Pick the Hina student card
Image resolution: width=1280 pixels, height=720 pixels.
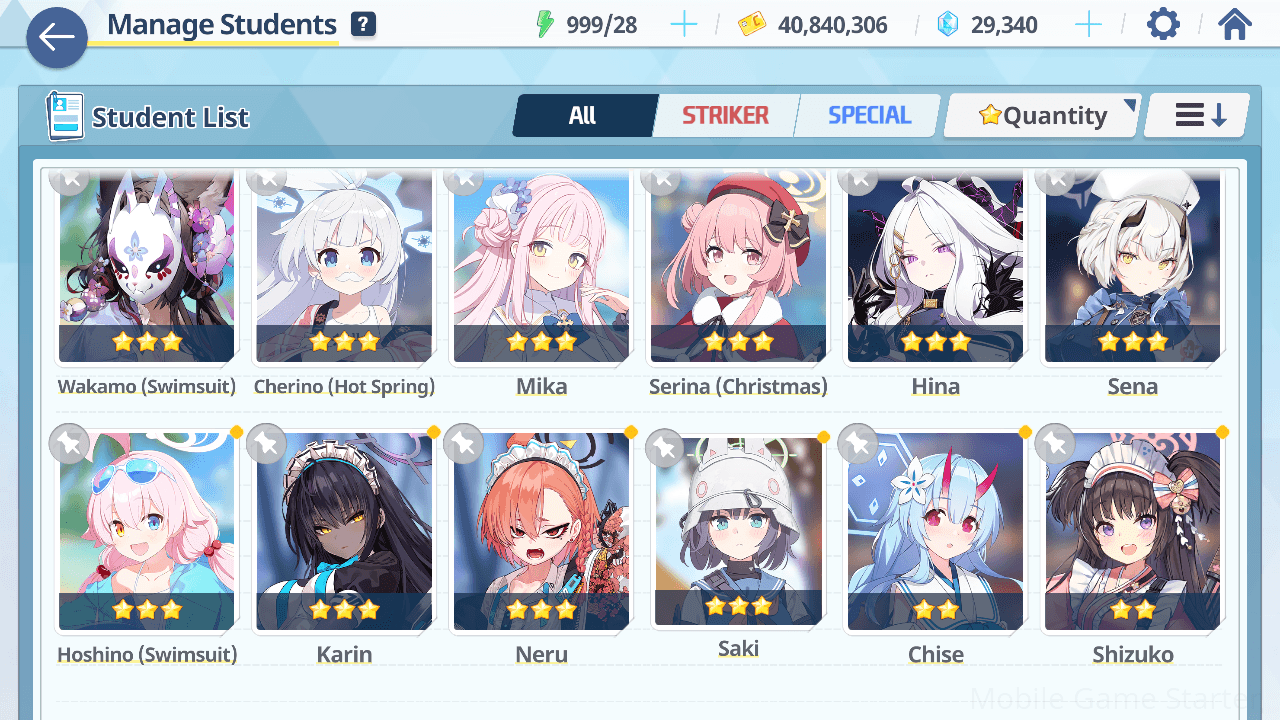click(x=935, y=268)
